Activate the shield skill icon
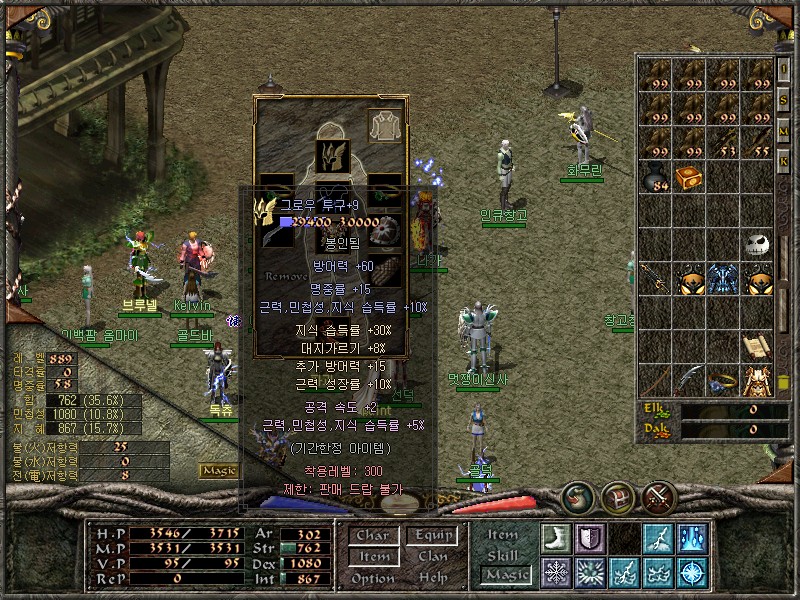This screenshot has width=800, height=600. tap(589, 538)
